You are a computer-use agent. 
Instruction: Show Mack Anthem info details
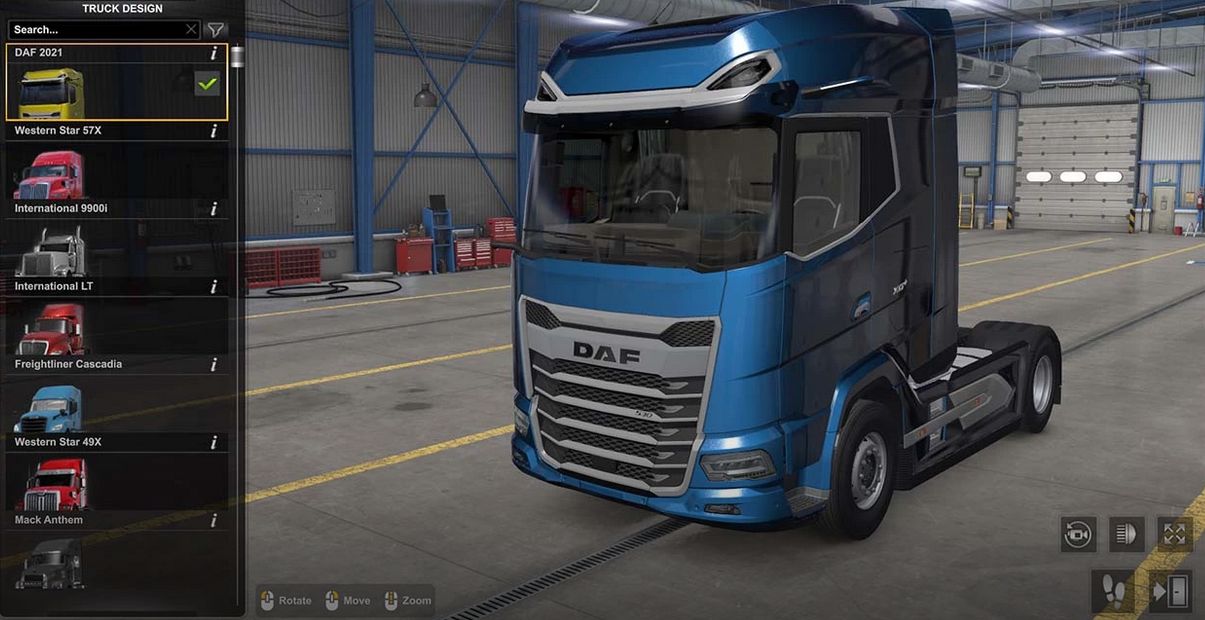214,521
